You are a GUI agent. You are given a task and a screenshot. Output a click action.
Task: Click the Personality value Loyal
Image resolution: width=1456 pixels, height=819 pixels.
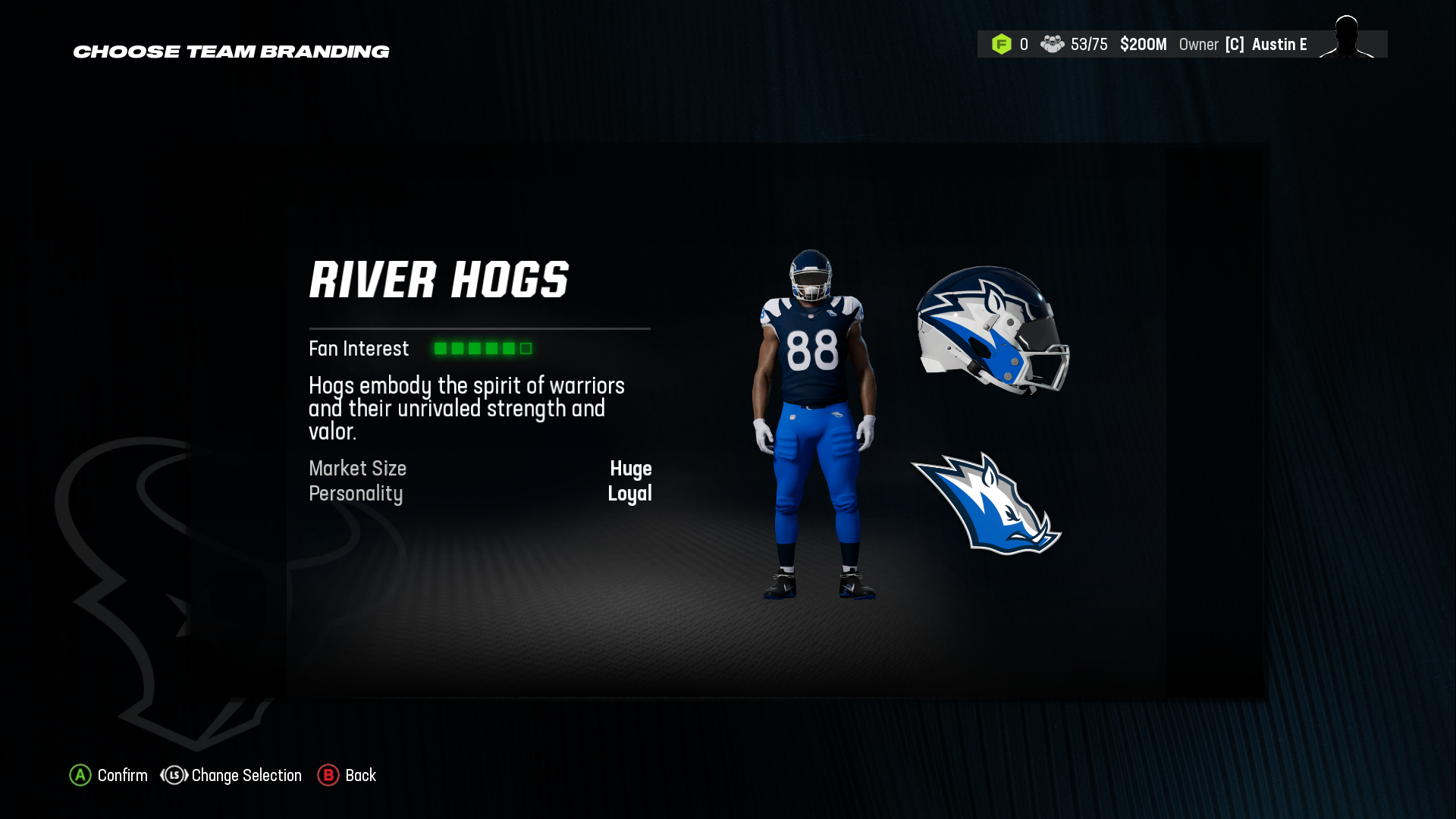pyautogui.click(x=630, y=494)
